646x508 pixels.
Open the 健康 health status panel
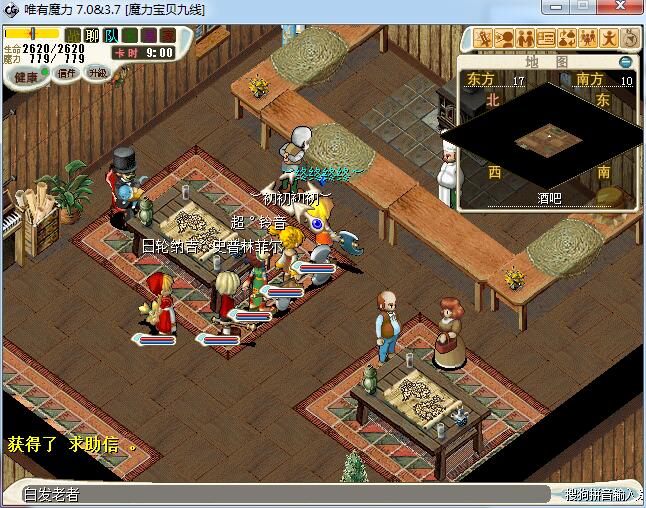click(26, 77)
